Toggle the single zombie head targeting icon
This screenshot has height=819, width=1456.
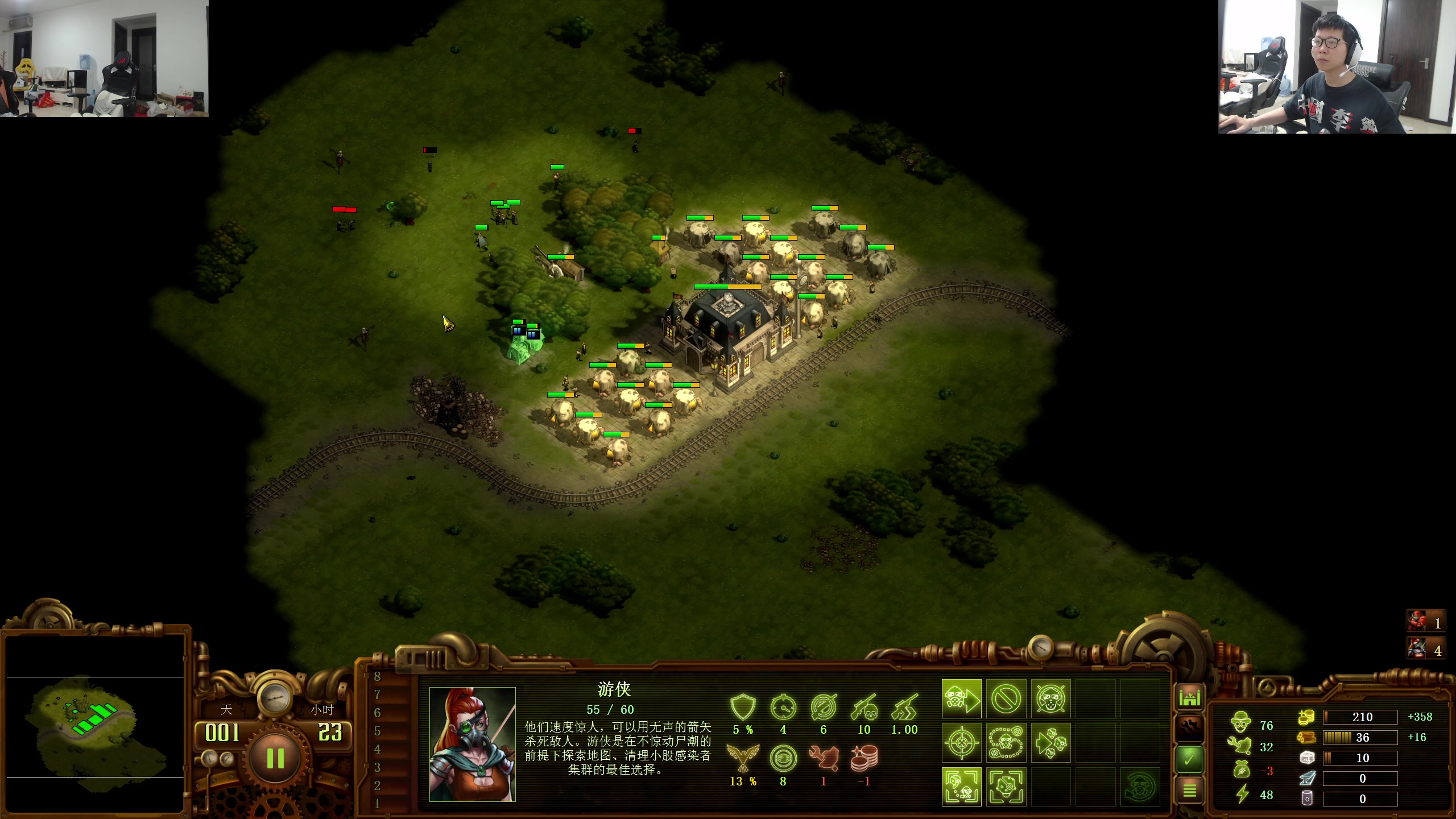point(1006,787)
